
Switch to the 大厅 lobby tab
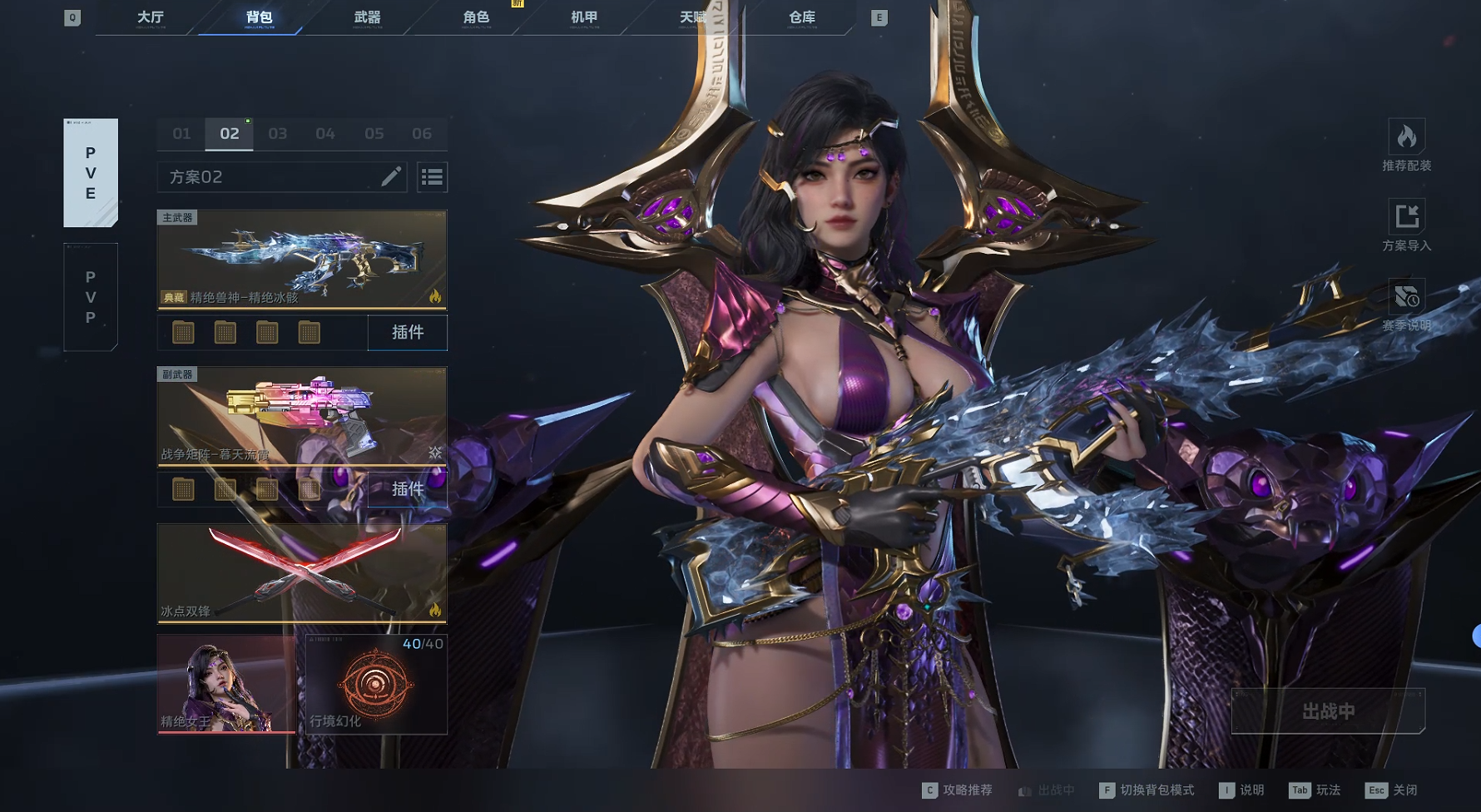(x=151, y=17)
